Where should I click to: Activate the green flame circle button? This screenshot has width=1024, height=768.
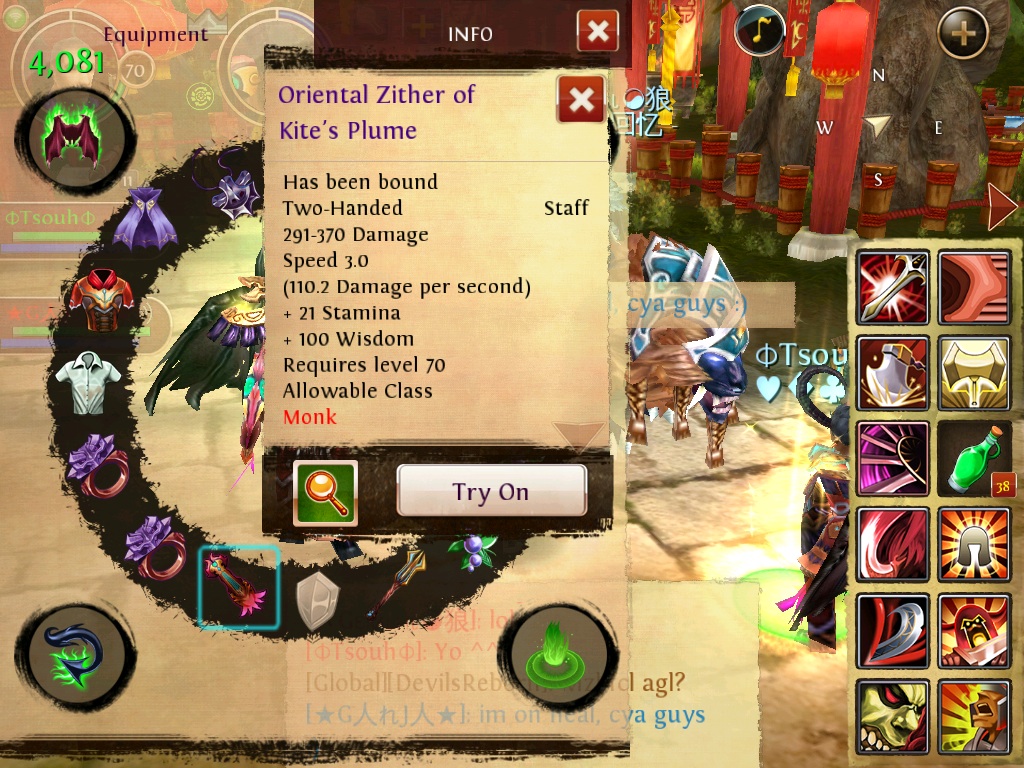[553, 651]
